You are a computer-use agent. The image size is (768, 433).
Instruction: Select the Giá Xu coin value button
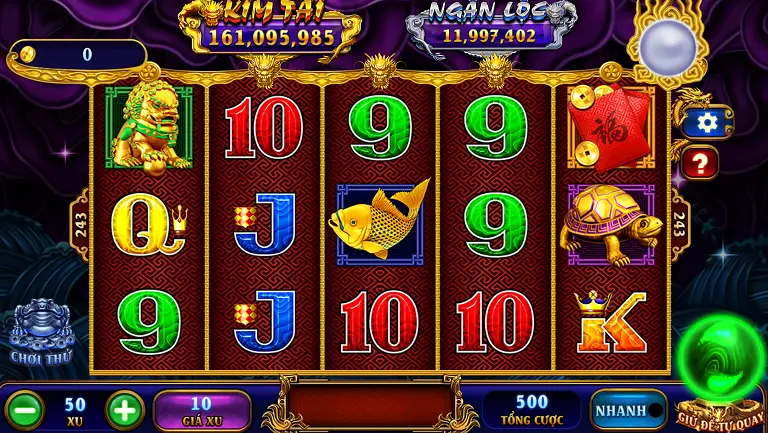[x=201, y=410]
